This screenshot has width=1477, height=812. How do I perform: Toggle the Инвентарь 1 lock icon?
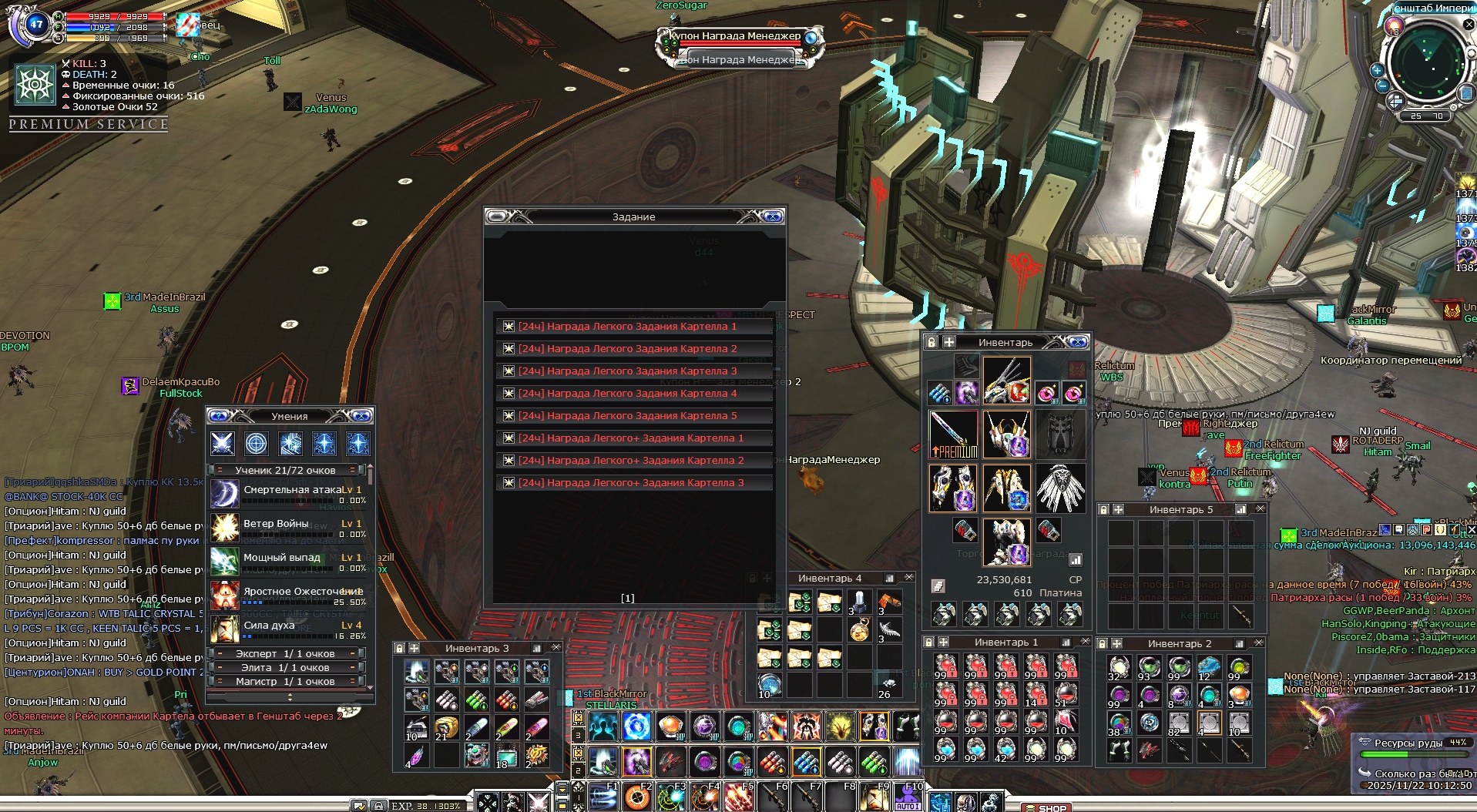pyautogui.click(x=929, y=642)
